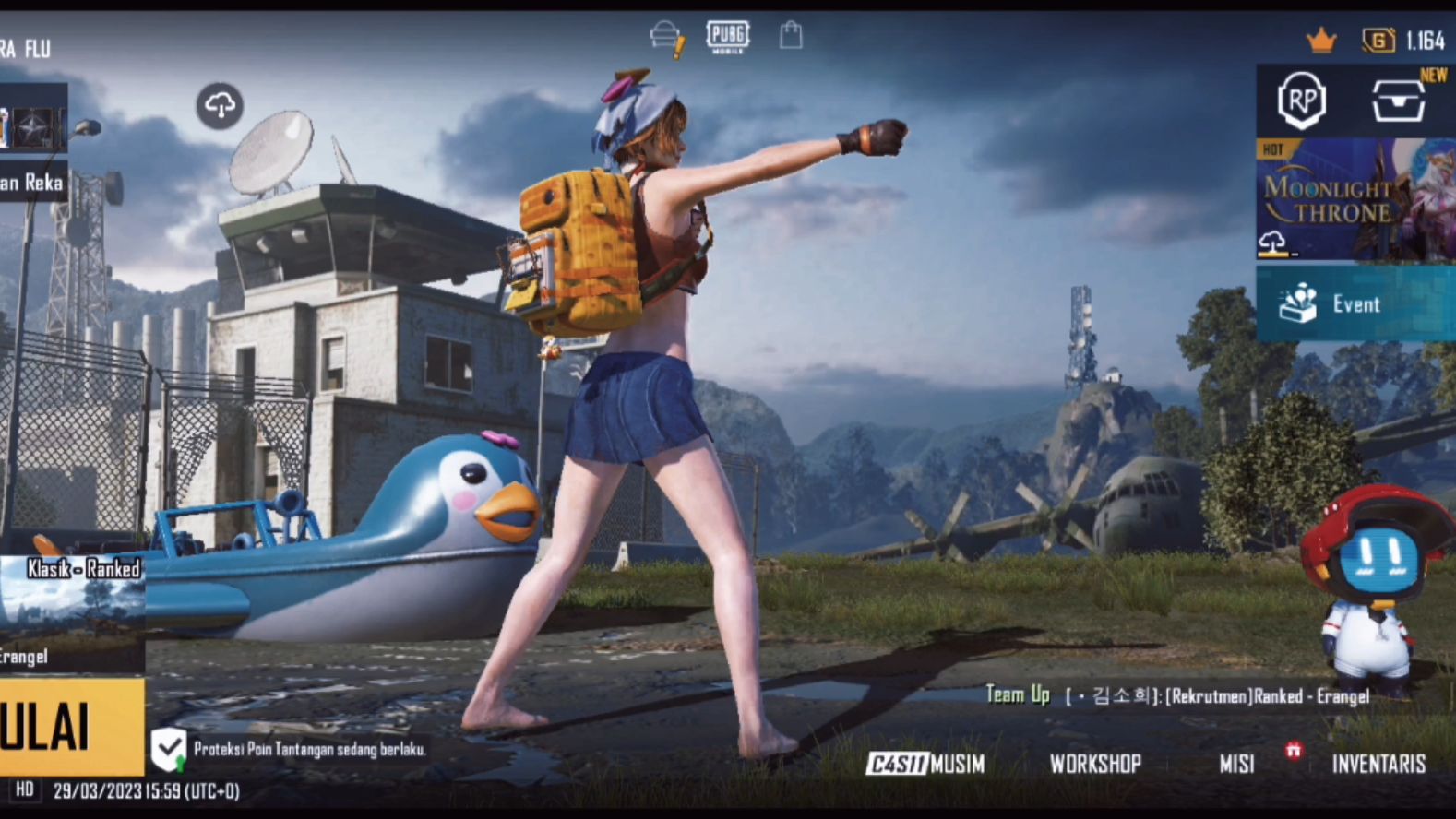Open the vehicle garage icon
Viewport: 1456px width, 819px height.
pos(666,38)
